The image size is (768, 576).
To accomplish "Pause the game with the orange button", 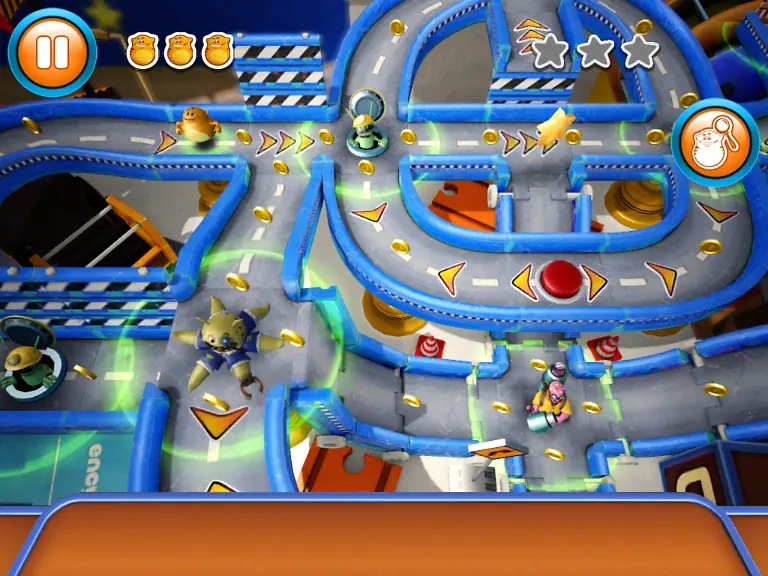I will point(52,50).
